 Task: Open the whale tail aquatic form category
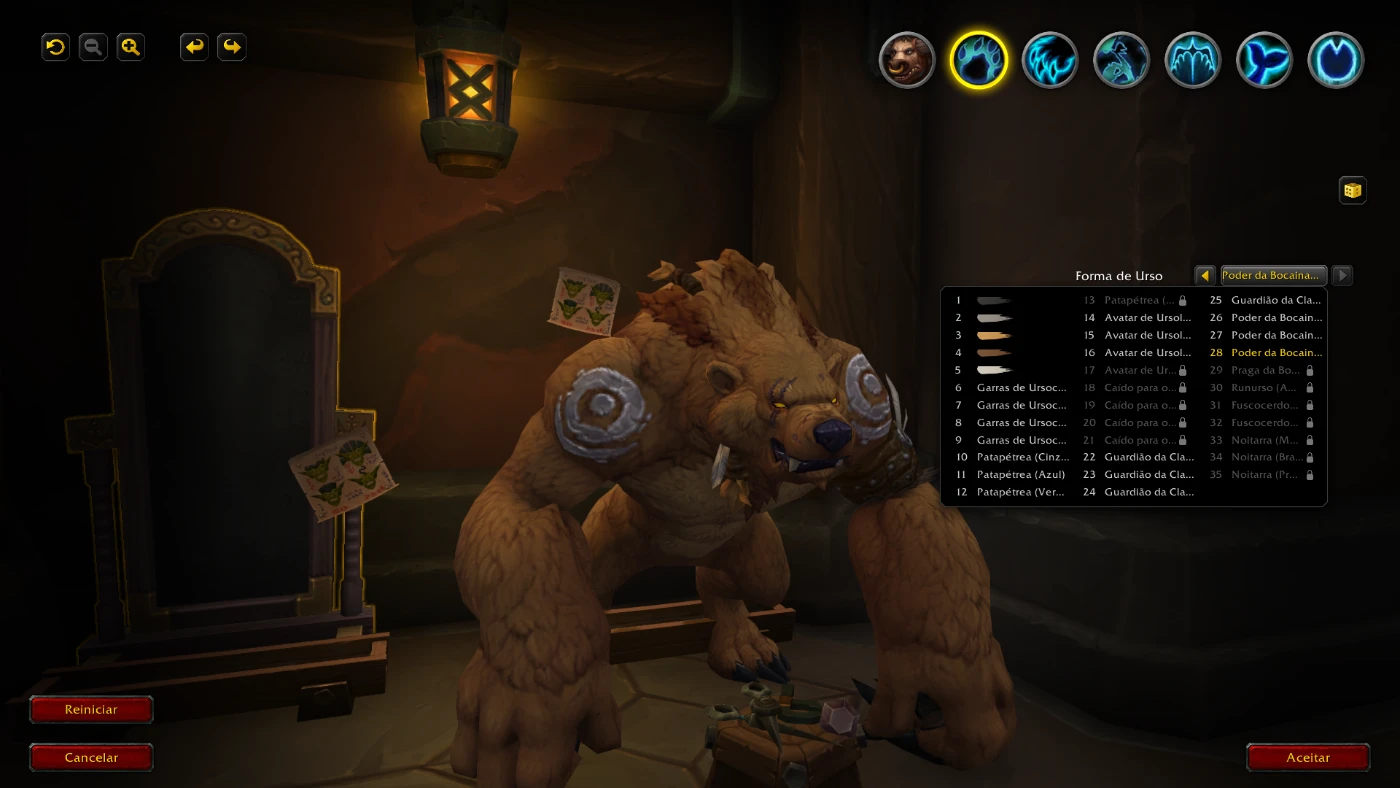tap(1264, 60)
